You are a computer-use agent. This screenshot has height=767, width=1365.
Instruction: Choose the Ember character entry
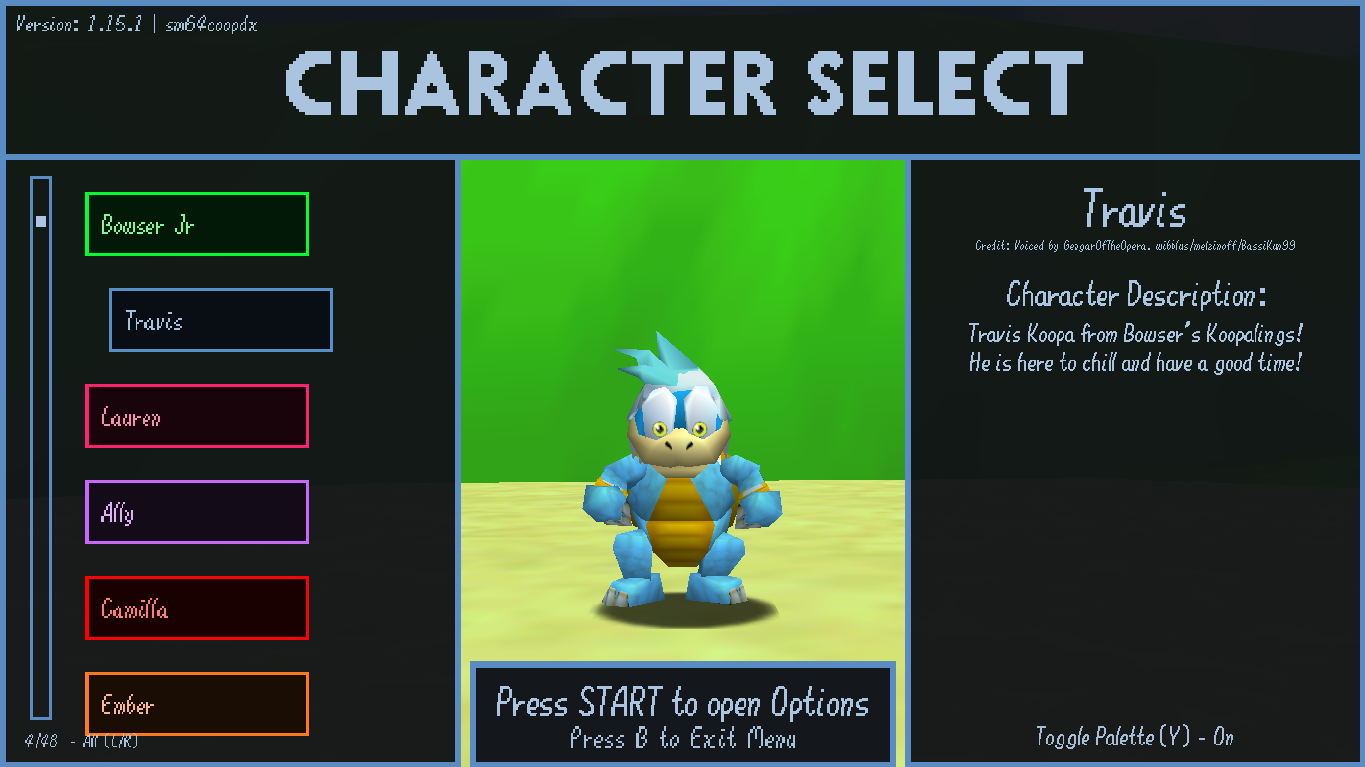(x=196, y=704)
